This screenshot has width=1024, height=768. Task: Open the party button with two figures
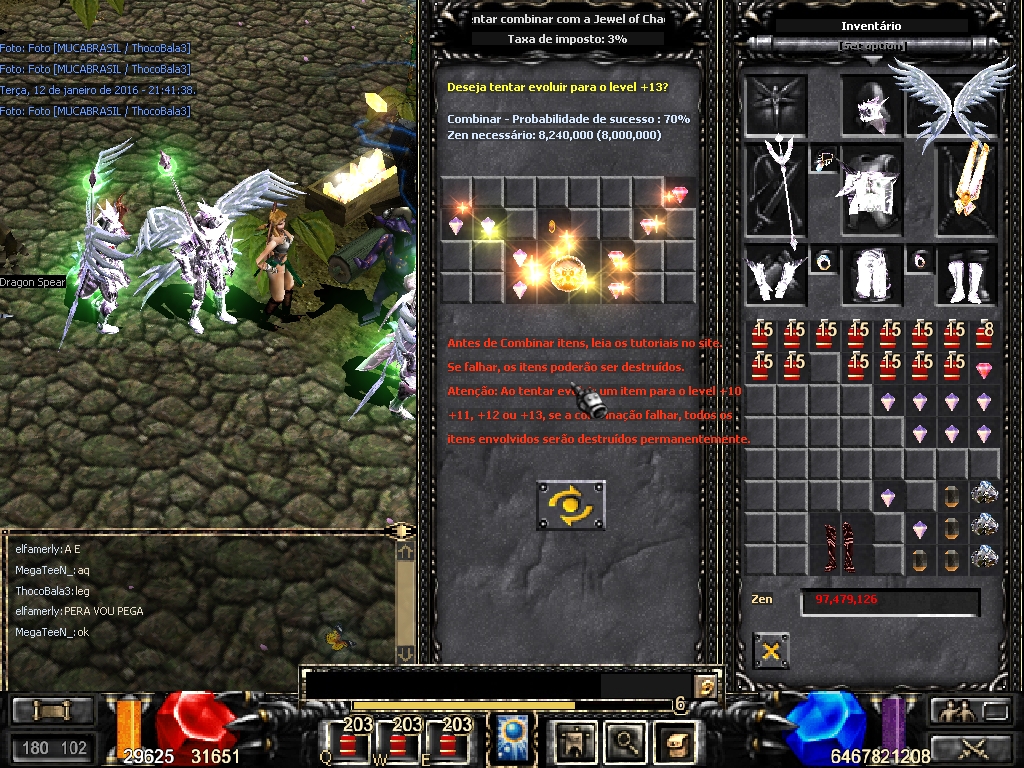coord(953,712)
